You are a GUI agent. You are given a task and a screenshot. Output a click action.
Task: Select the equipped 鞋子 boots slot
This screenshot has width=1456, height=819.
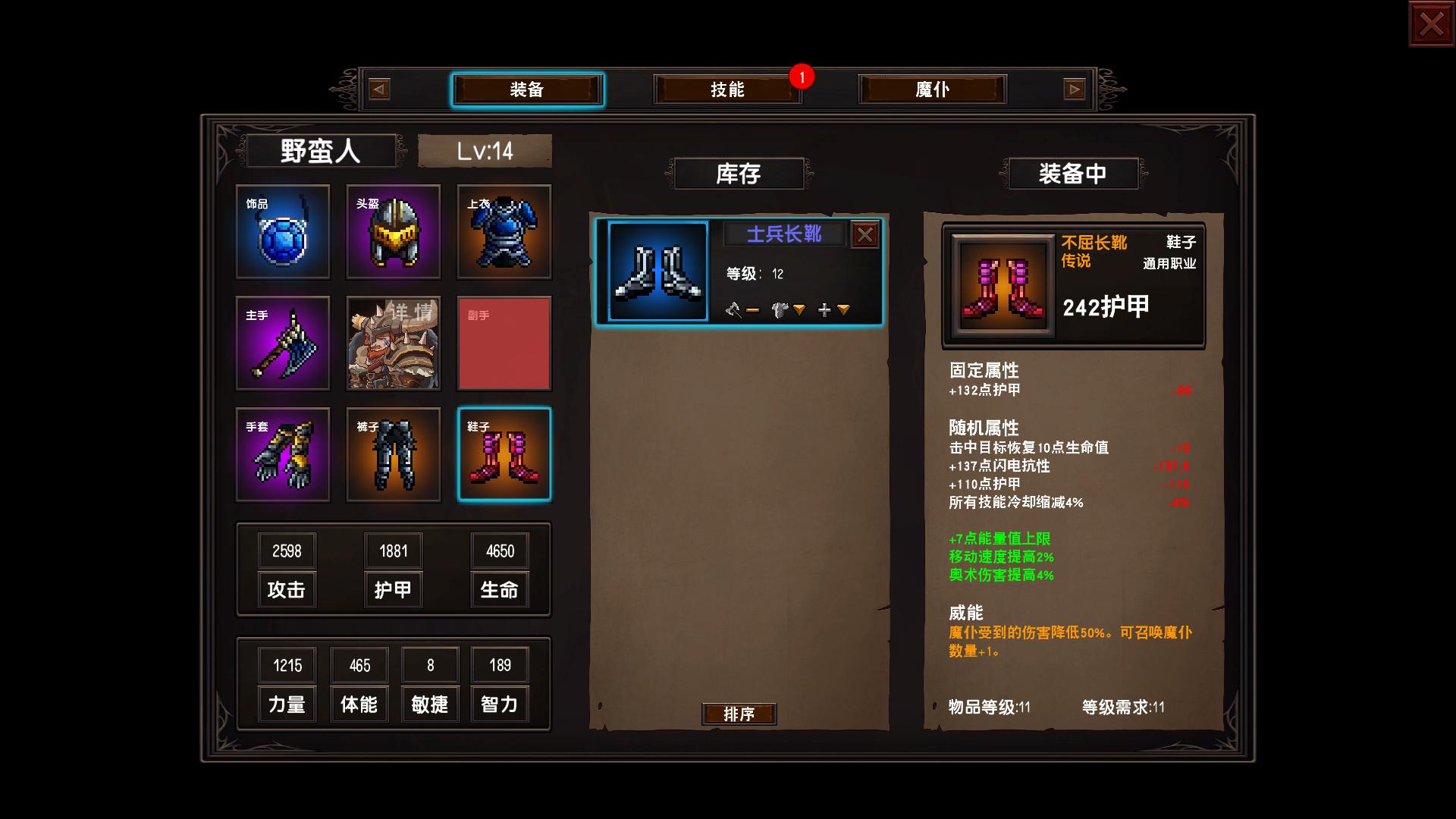tap(504, 454)
